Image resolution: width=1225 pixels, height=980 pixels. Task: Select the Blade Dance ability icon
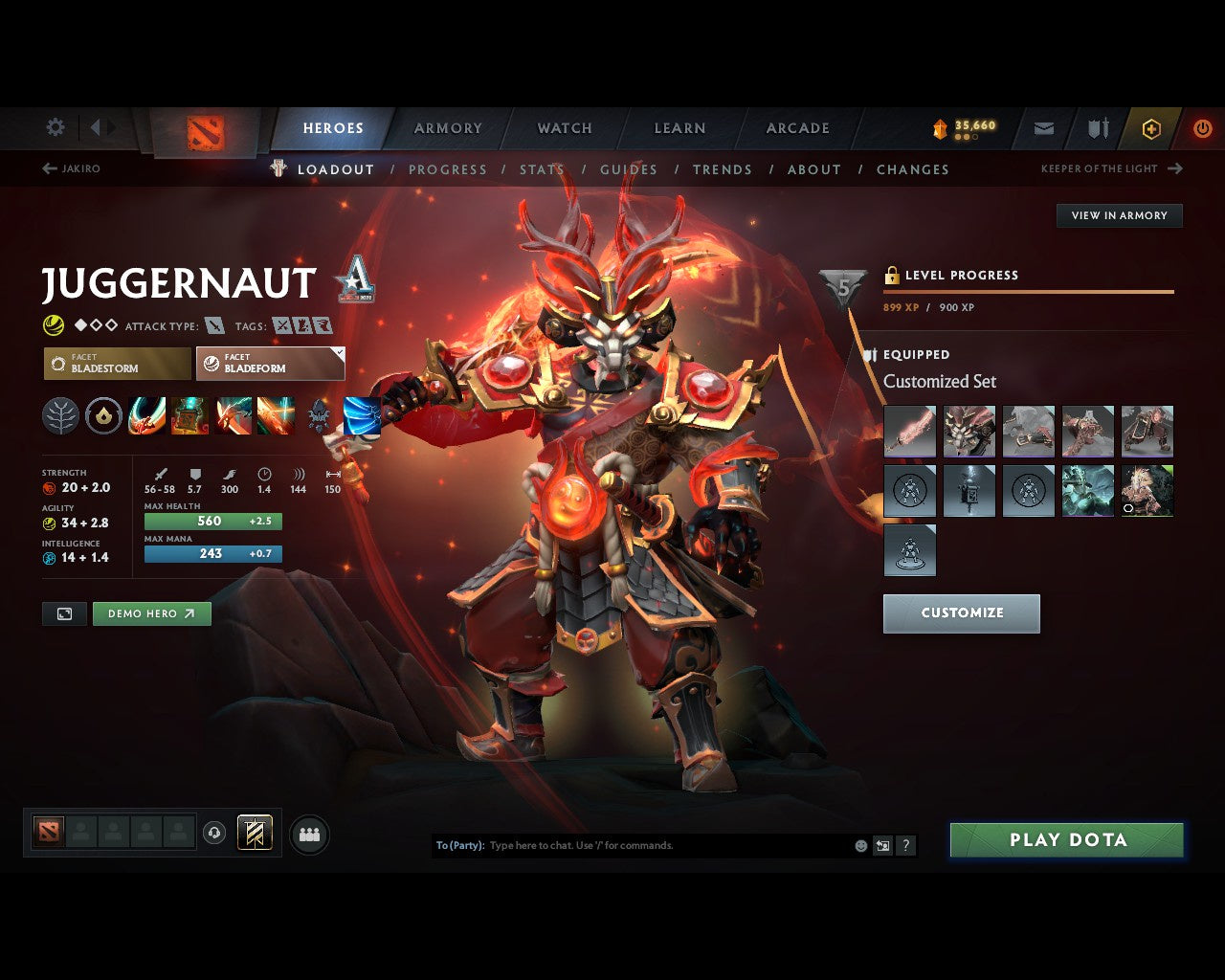click(x=233, y=415)
